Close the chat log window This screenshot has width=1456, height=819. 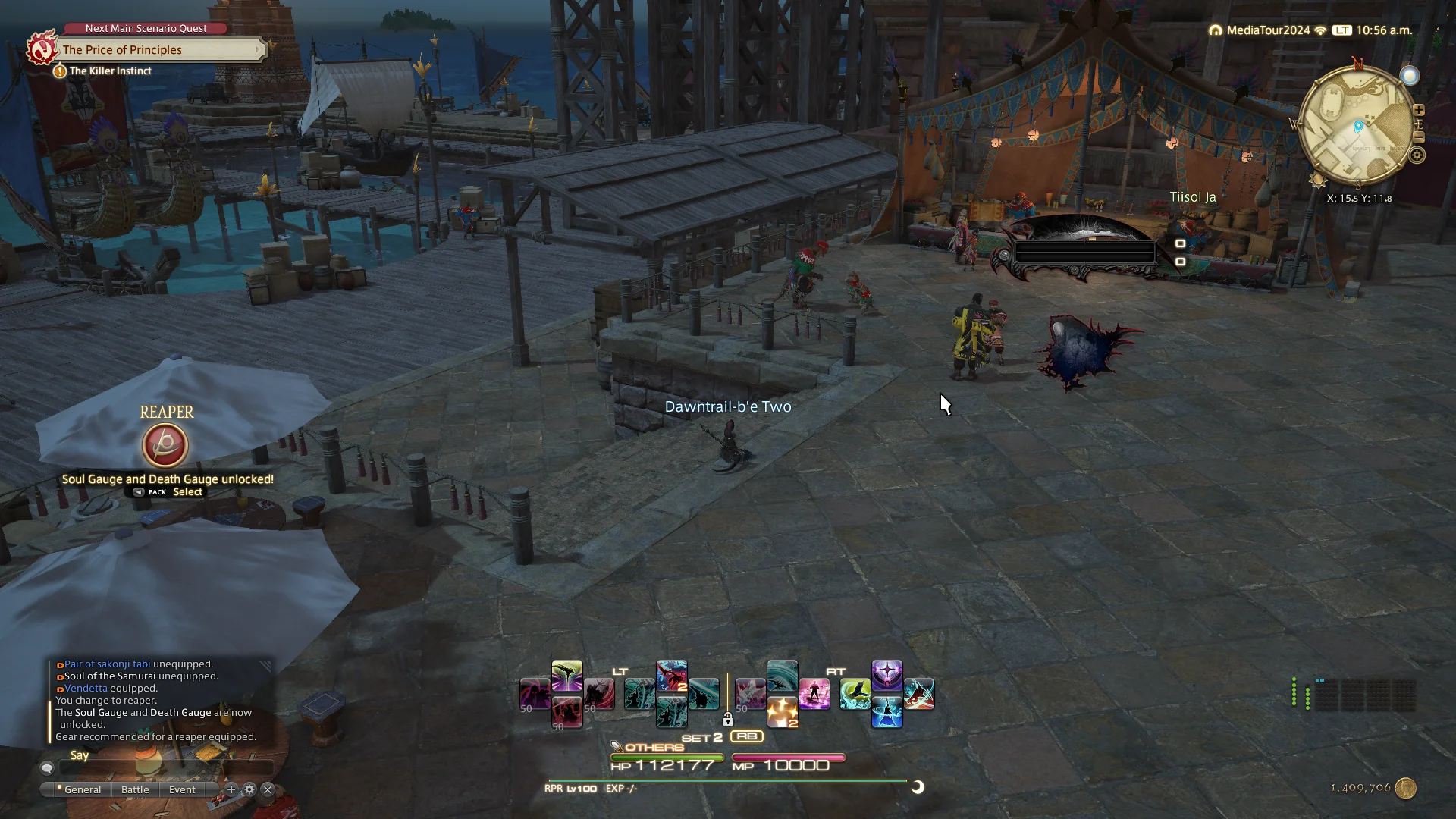(268, 789)
